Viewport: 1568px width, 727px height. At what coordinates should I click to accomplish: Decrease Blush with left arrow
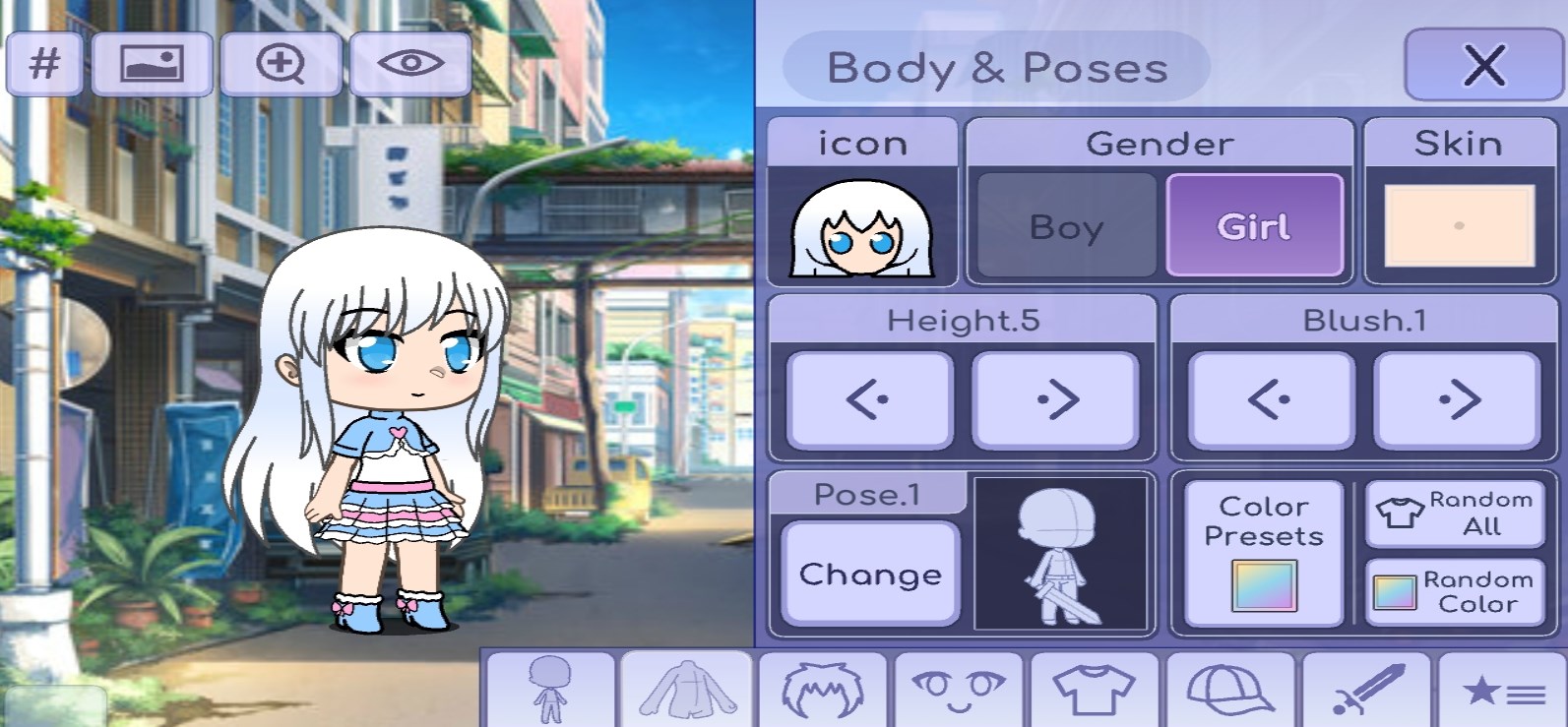click(x=1269, y=399)
